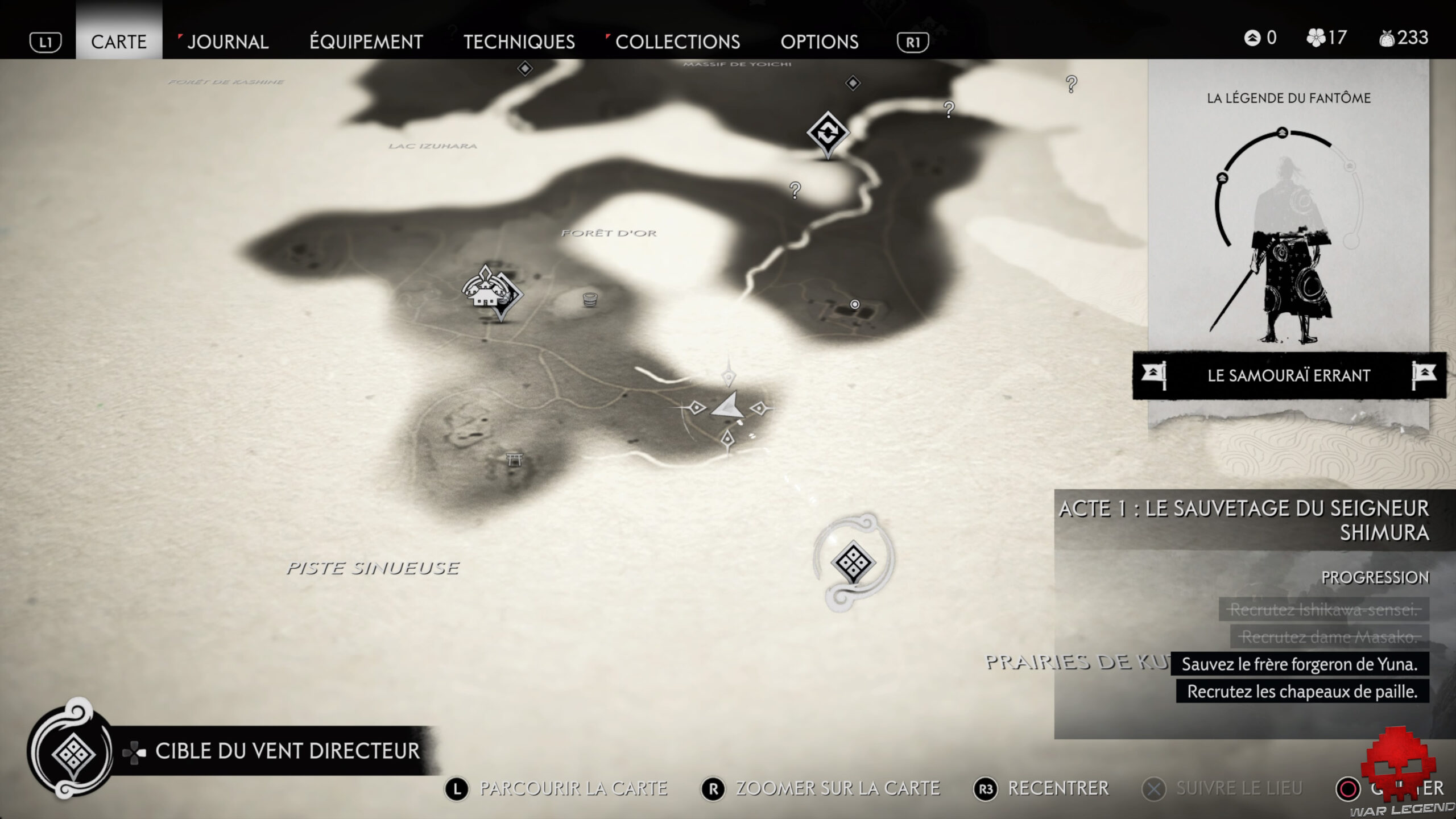Click RECENTRER to recenter the map
Screen dimensions: 1456x819
(1060, 788)
